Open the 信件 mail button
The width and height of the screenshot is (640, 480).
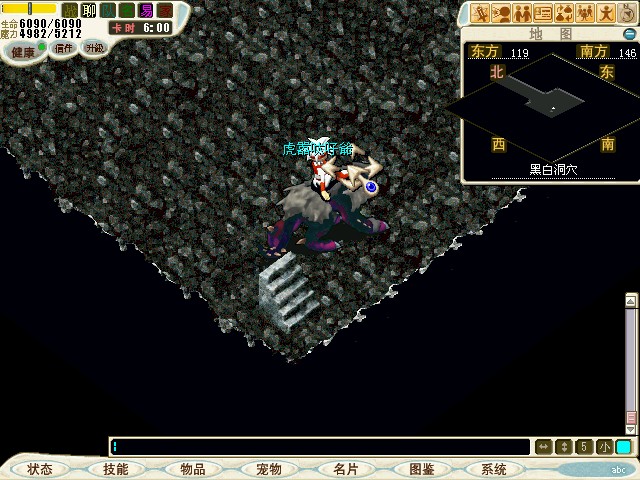pos(64,47)
